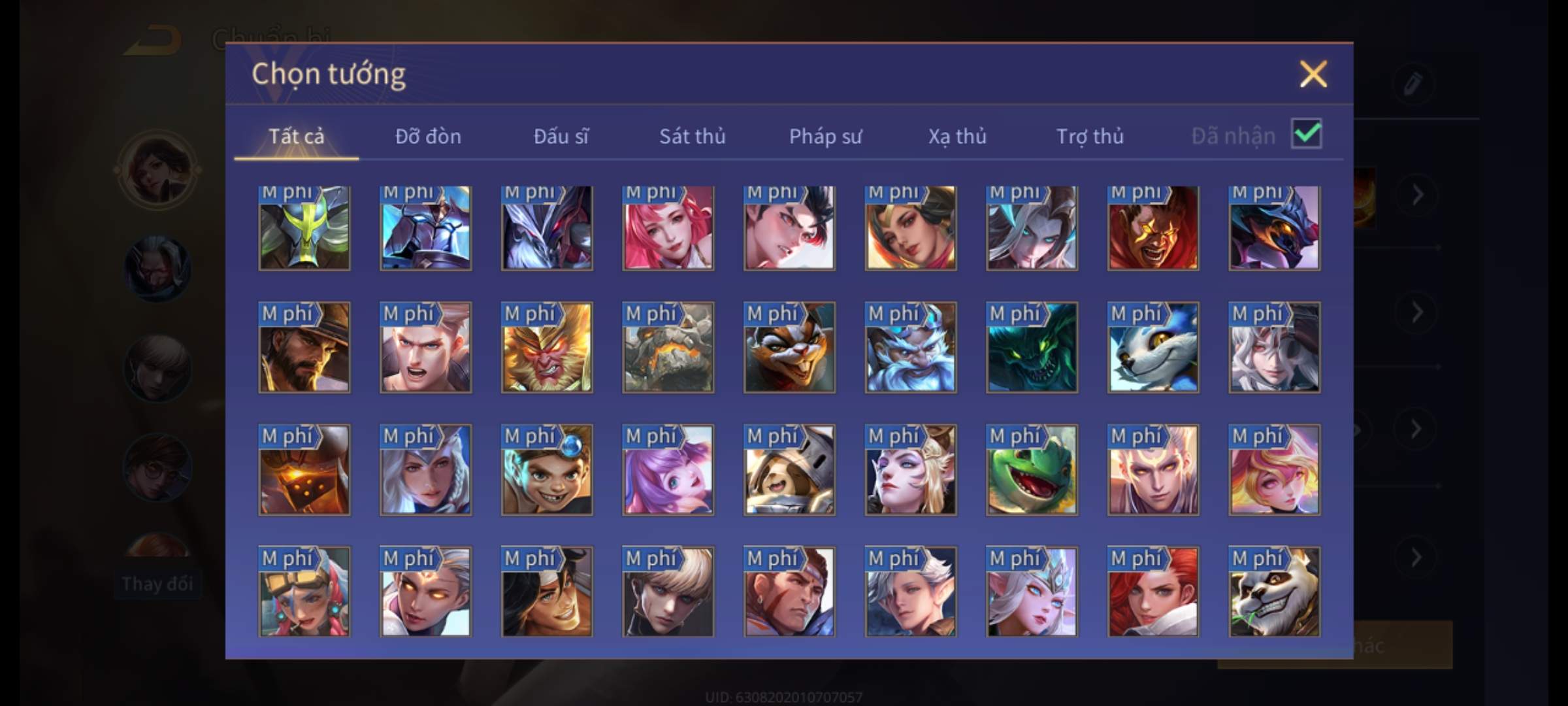Select the green frog monster hero
Image resolution: width=1568 pixels, height=706 pixels.
point(1032,470)
